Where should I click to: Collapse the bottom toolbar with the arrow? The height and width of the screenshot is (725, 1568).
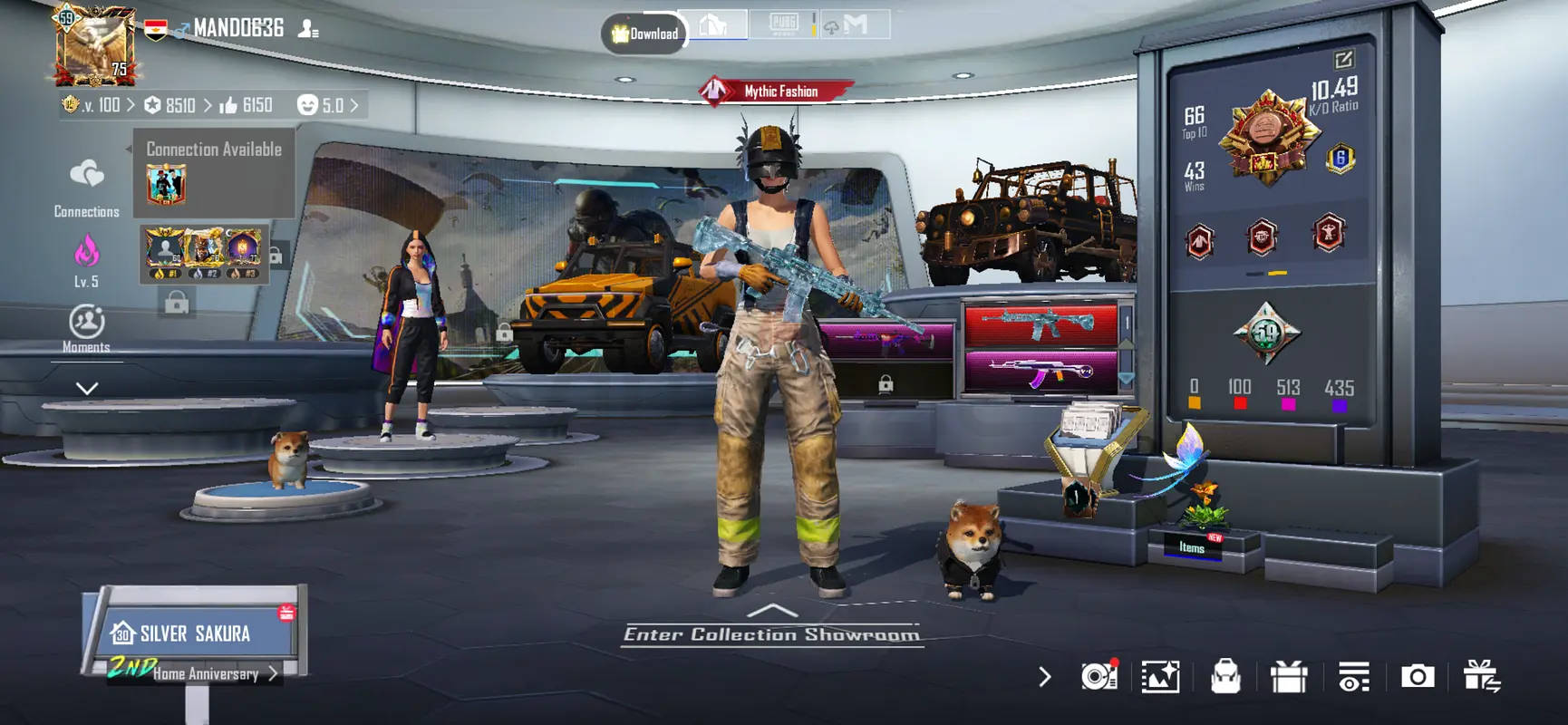pos(1044,676)
